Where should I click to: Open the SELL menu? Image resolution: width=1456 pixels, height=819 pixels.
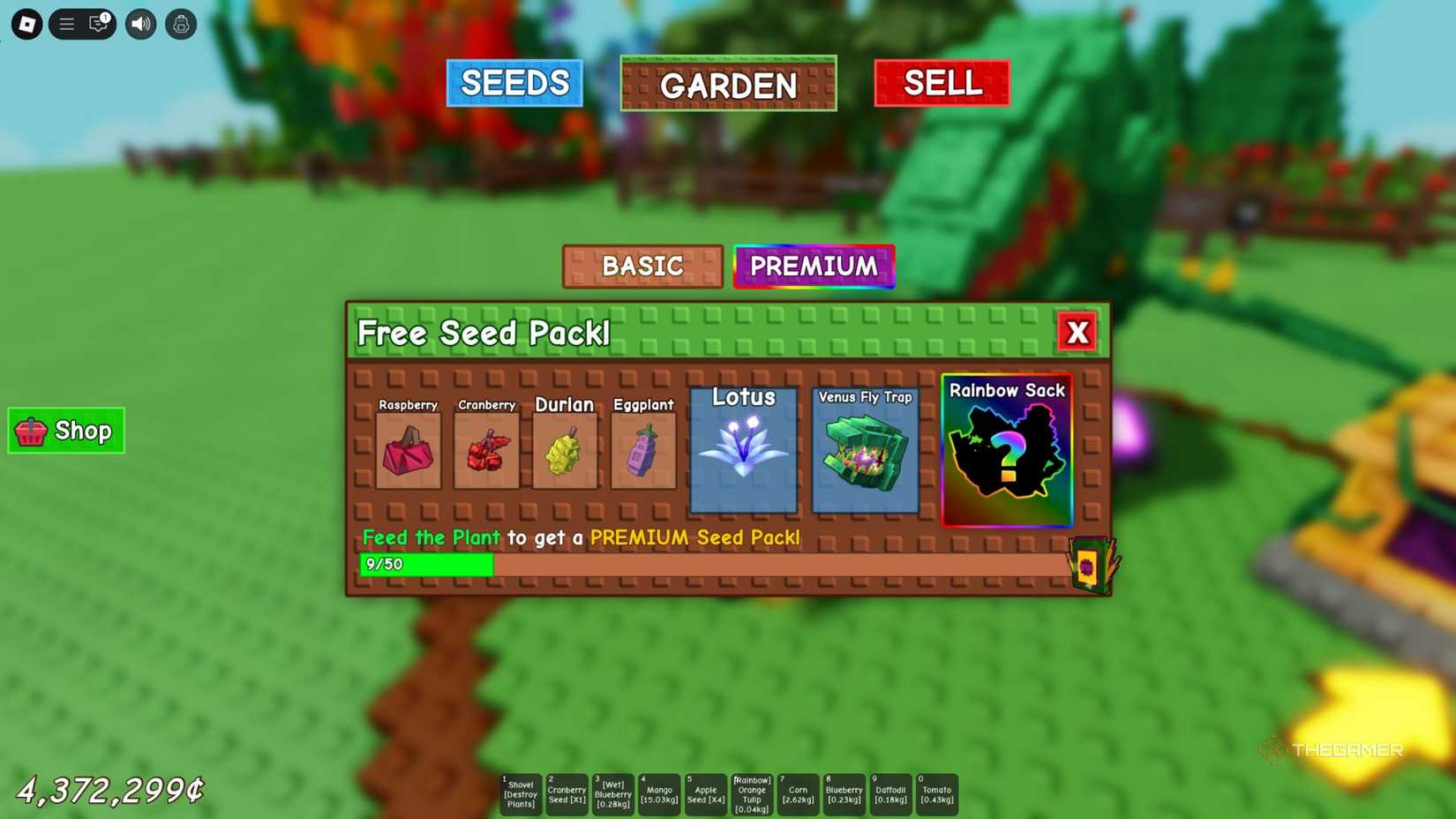coord(941,83)
